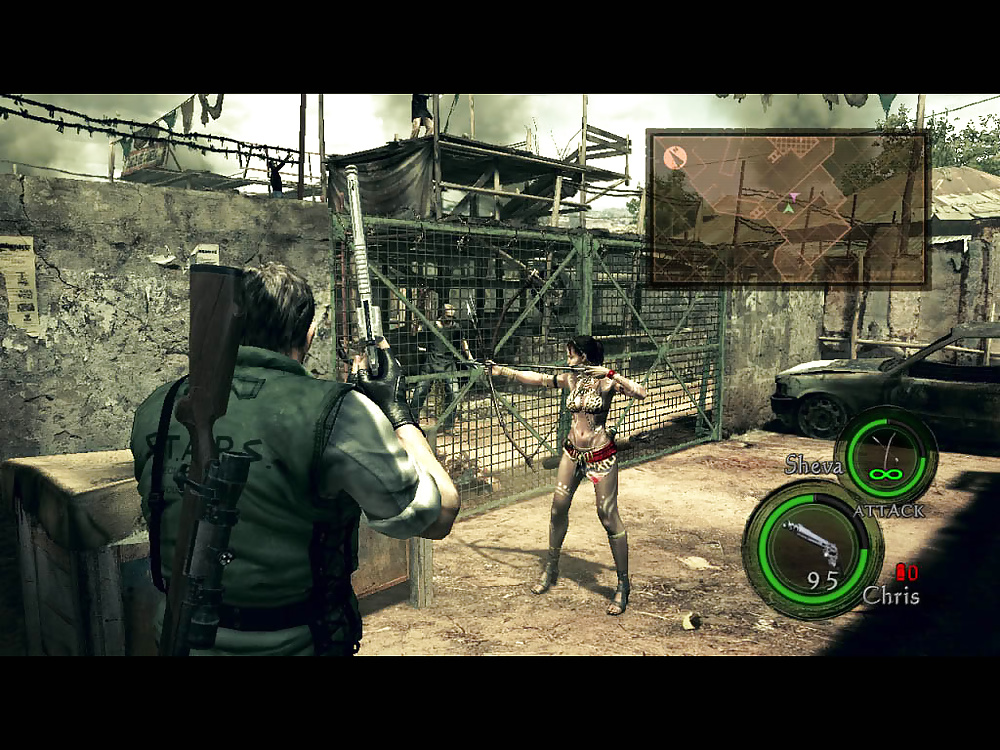This screenshot has height=750, width=1000.
Task: Click Sheva's partner status gauge
Action: pos(885,455)
